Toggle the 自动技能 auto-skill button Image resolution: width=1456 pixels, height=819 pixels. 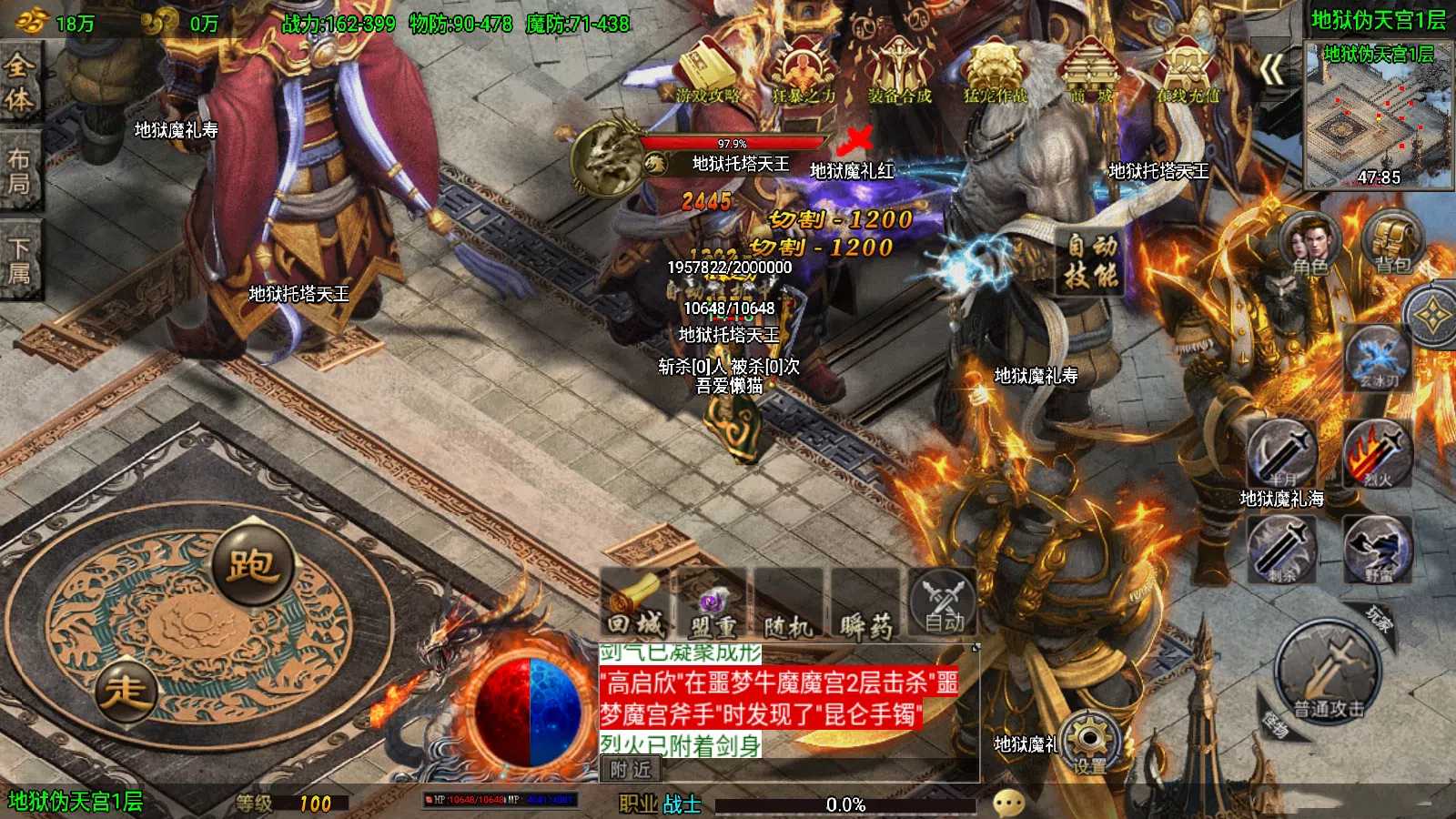(x=1091, y=261)
